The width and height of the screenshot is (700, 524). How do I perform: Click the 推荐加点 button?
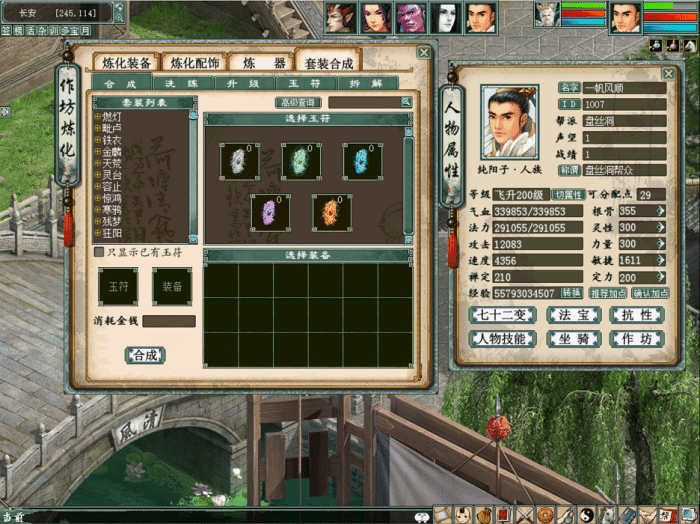pos(609,293)
